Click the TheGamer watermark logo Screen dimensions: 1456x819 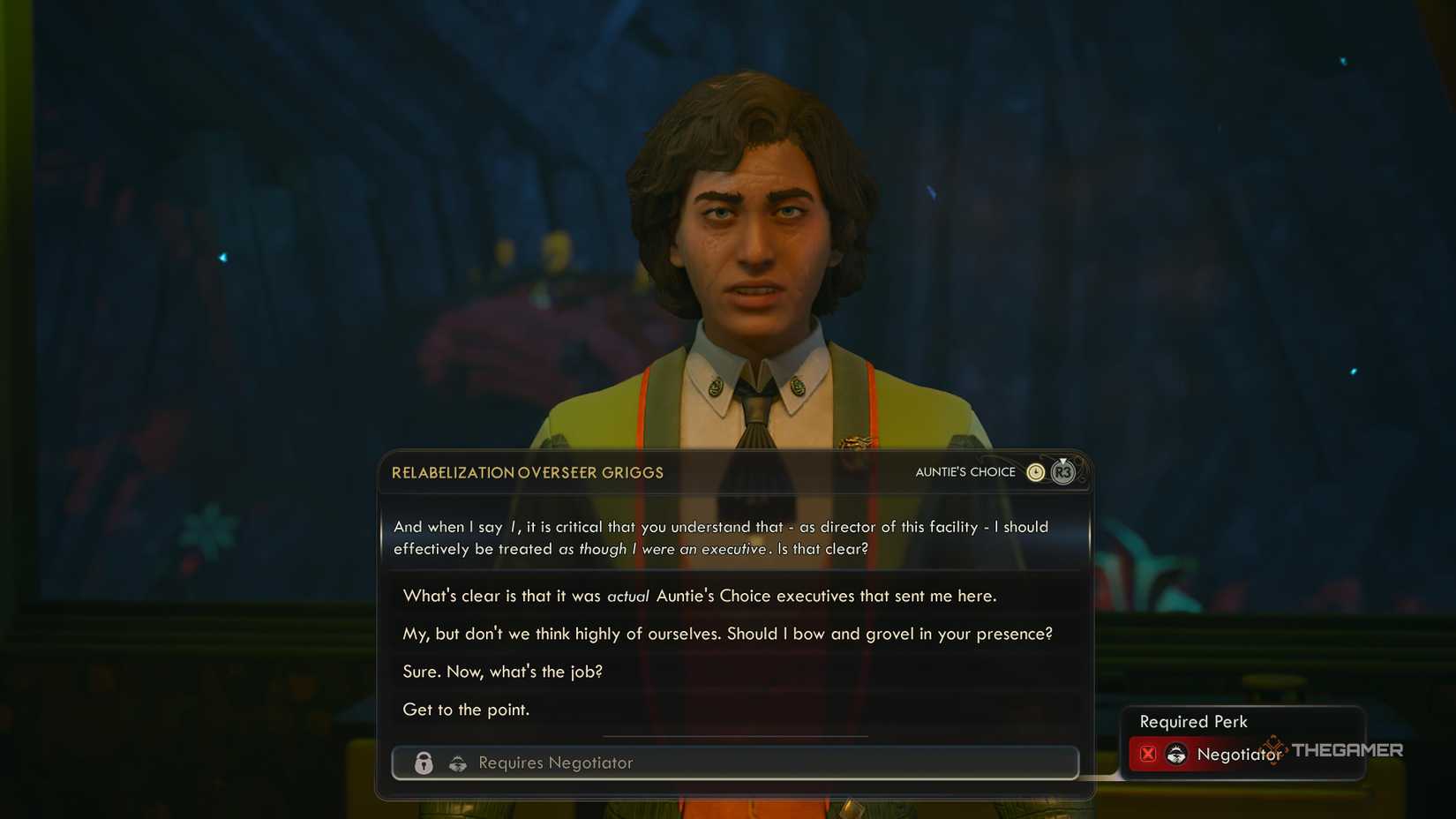point(1347,751)
